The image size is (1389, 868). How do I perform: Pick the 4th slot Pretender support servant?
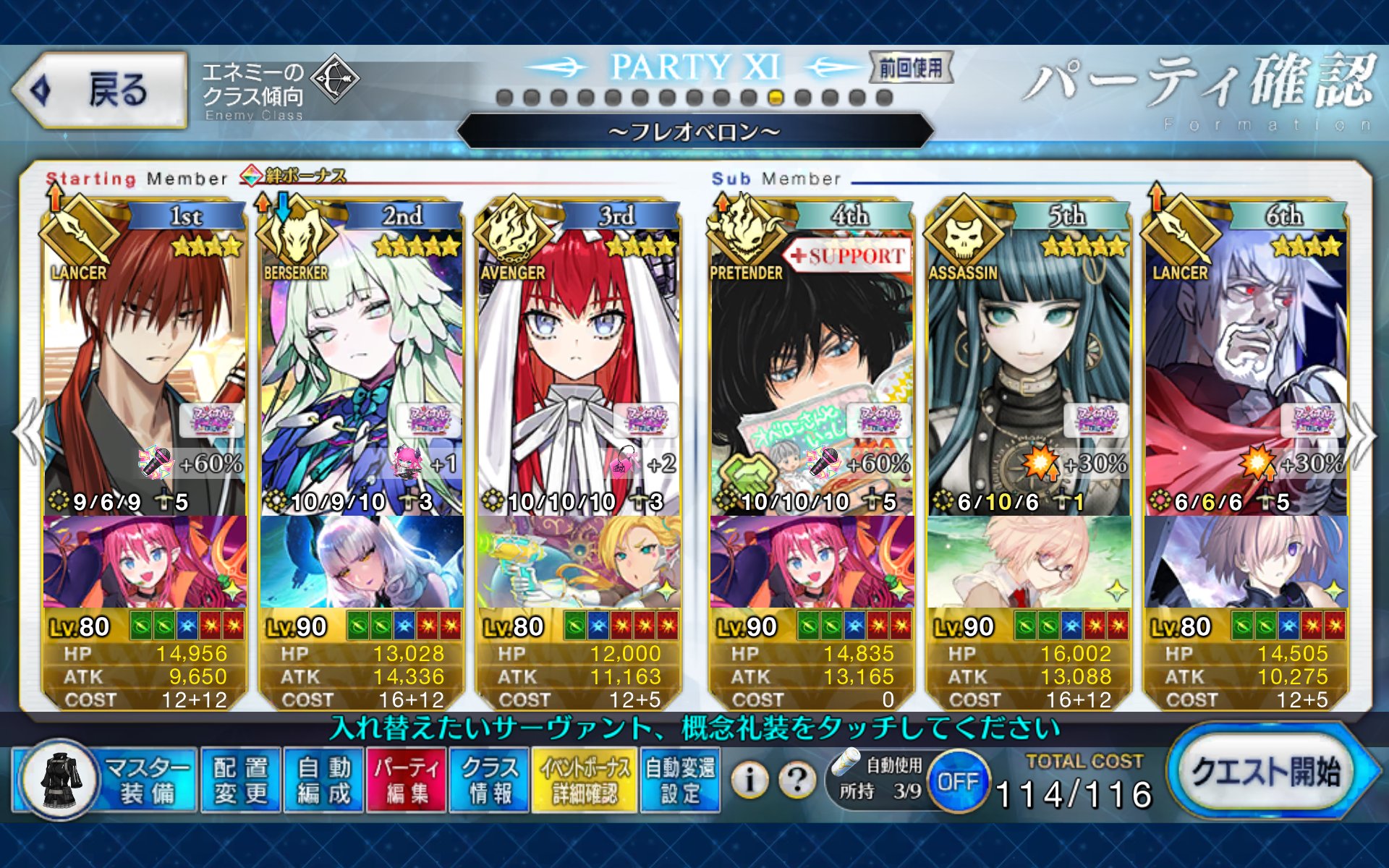coord(812,362)
